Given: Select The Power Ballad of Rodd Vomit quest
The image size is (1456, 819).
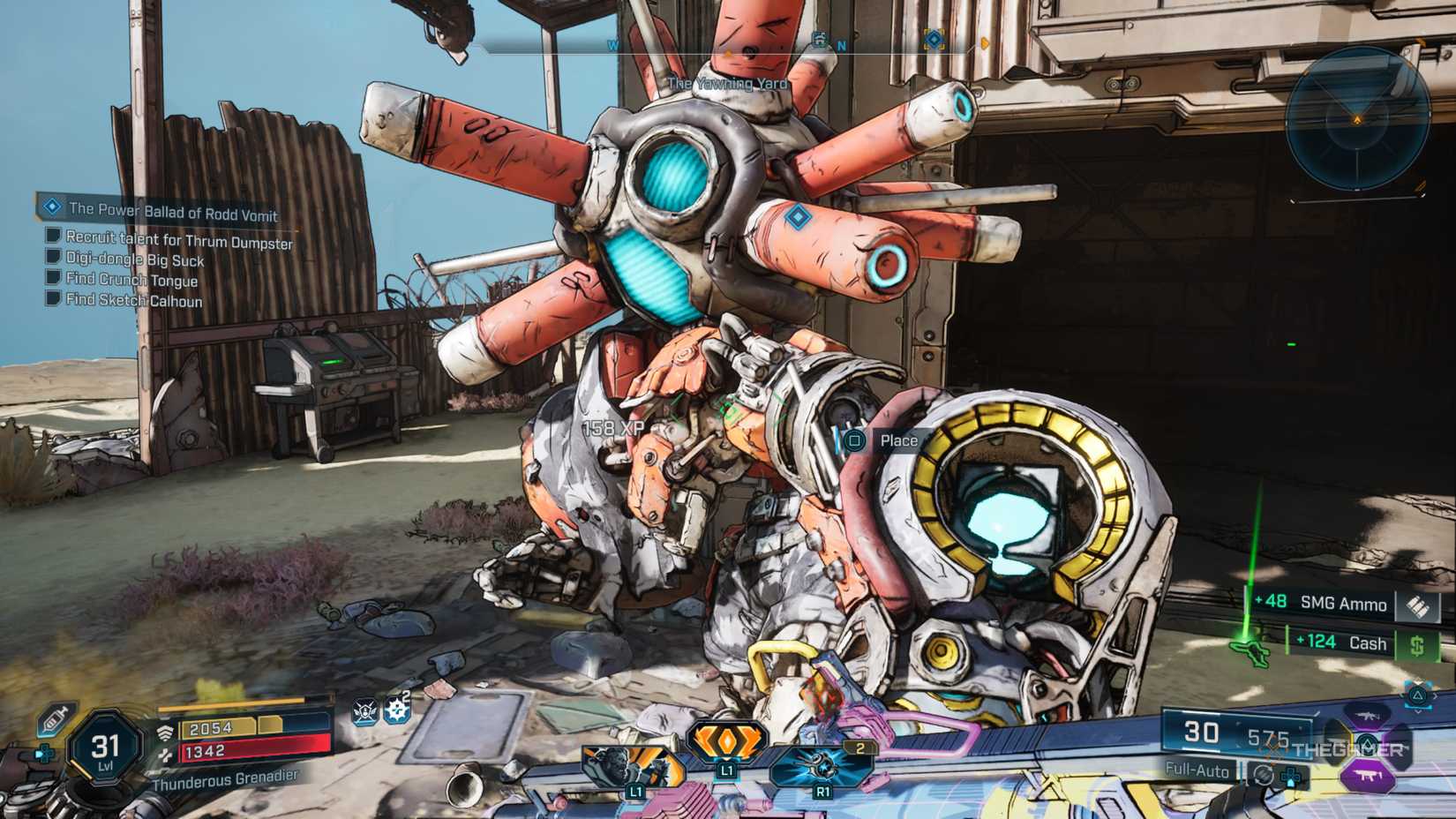Looking at the screenshot, I should pos(173,211).
